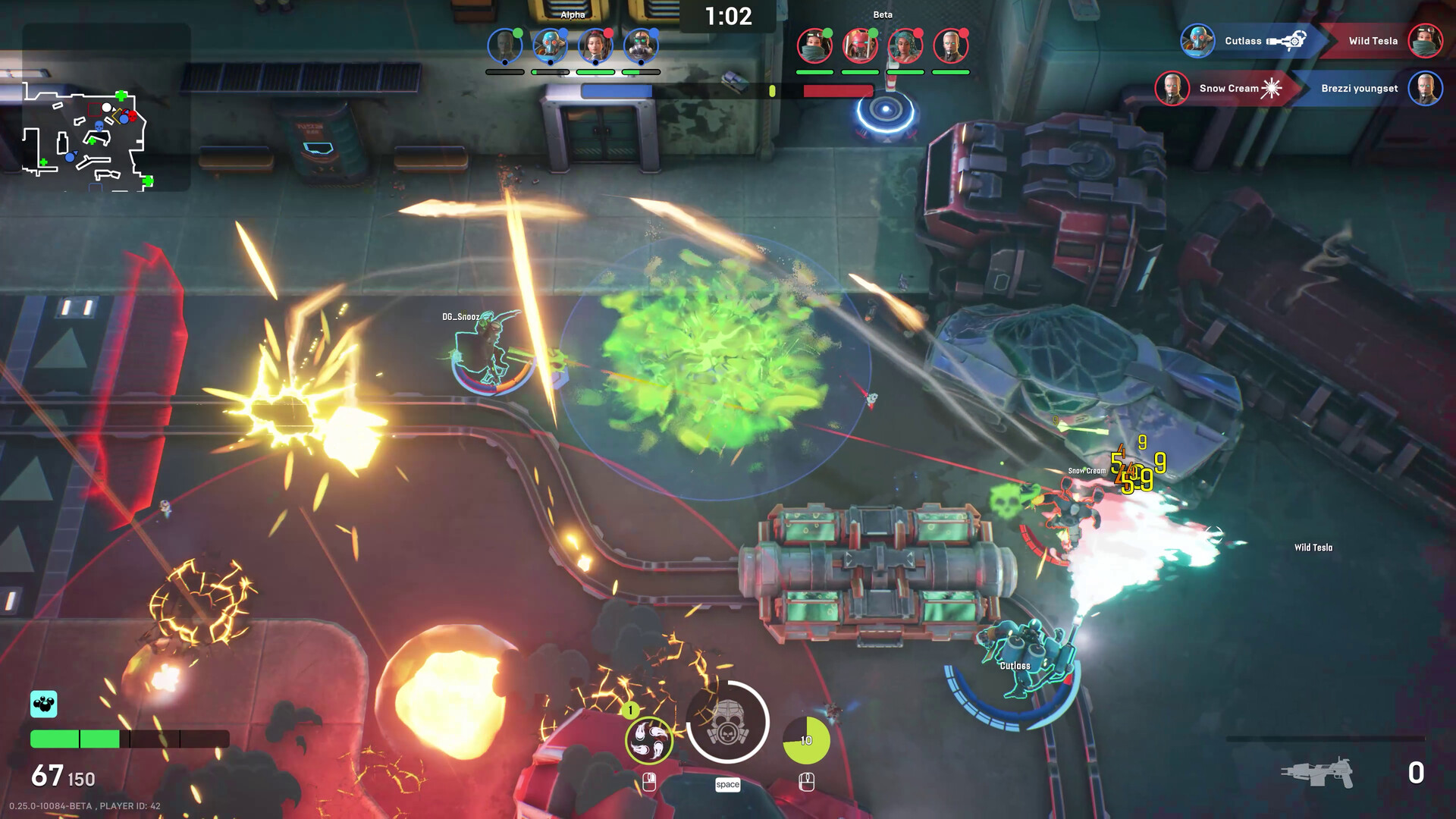Select the Beta team header label
The image size is (1456, 819).
click(884, 14)
